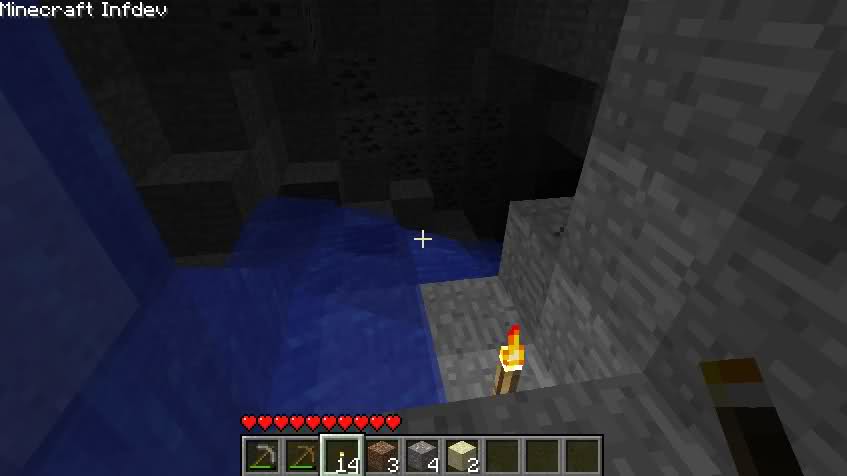Choose the torch stack of 14

341,456
